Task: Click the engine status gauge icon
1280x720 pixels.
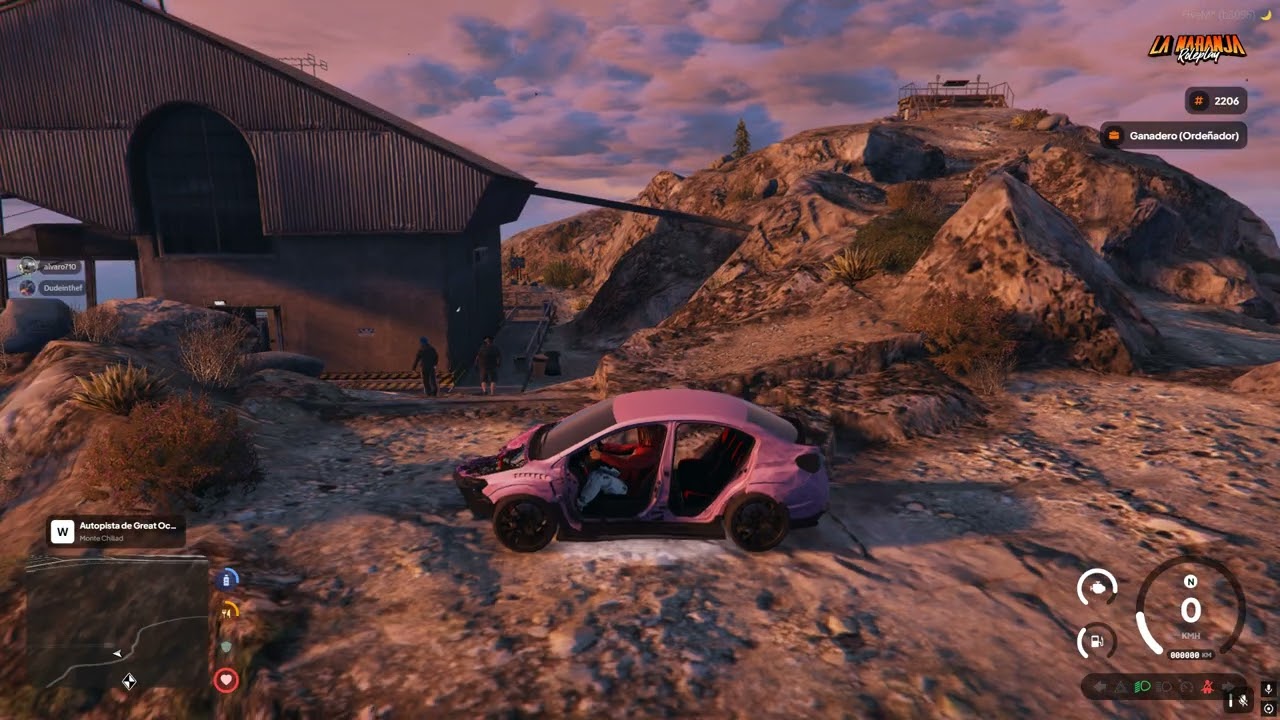Action: (1098, 587)
